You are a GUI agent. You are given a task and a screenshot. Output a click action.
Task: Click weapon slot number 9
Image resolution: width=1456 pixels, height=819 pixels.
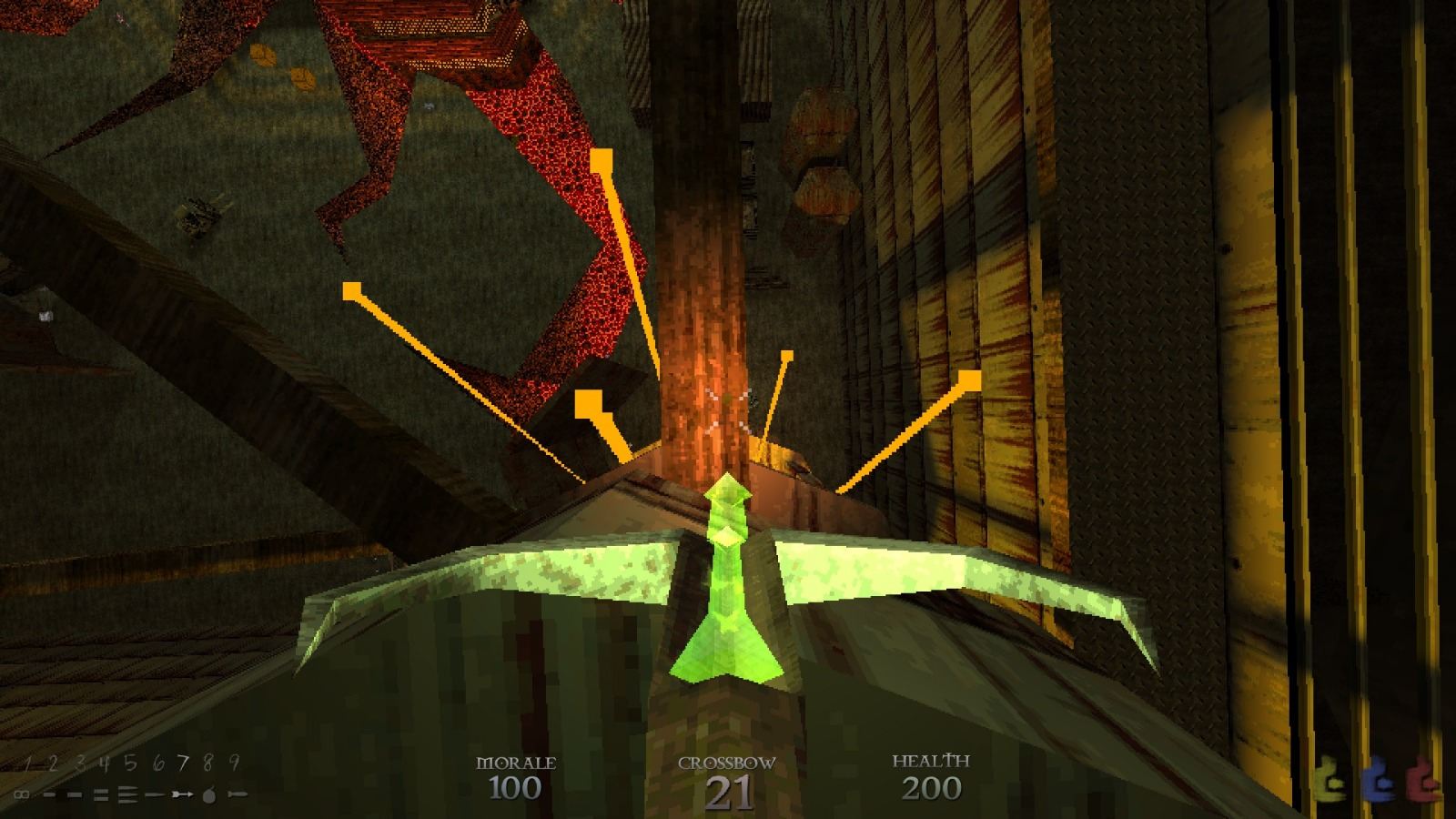coord(233,761)
